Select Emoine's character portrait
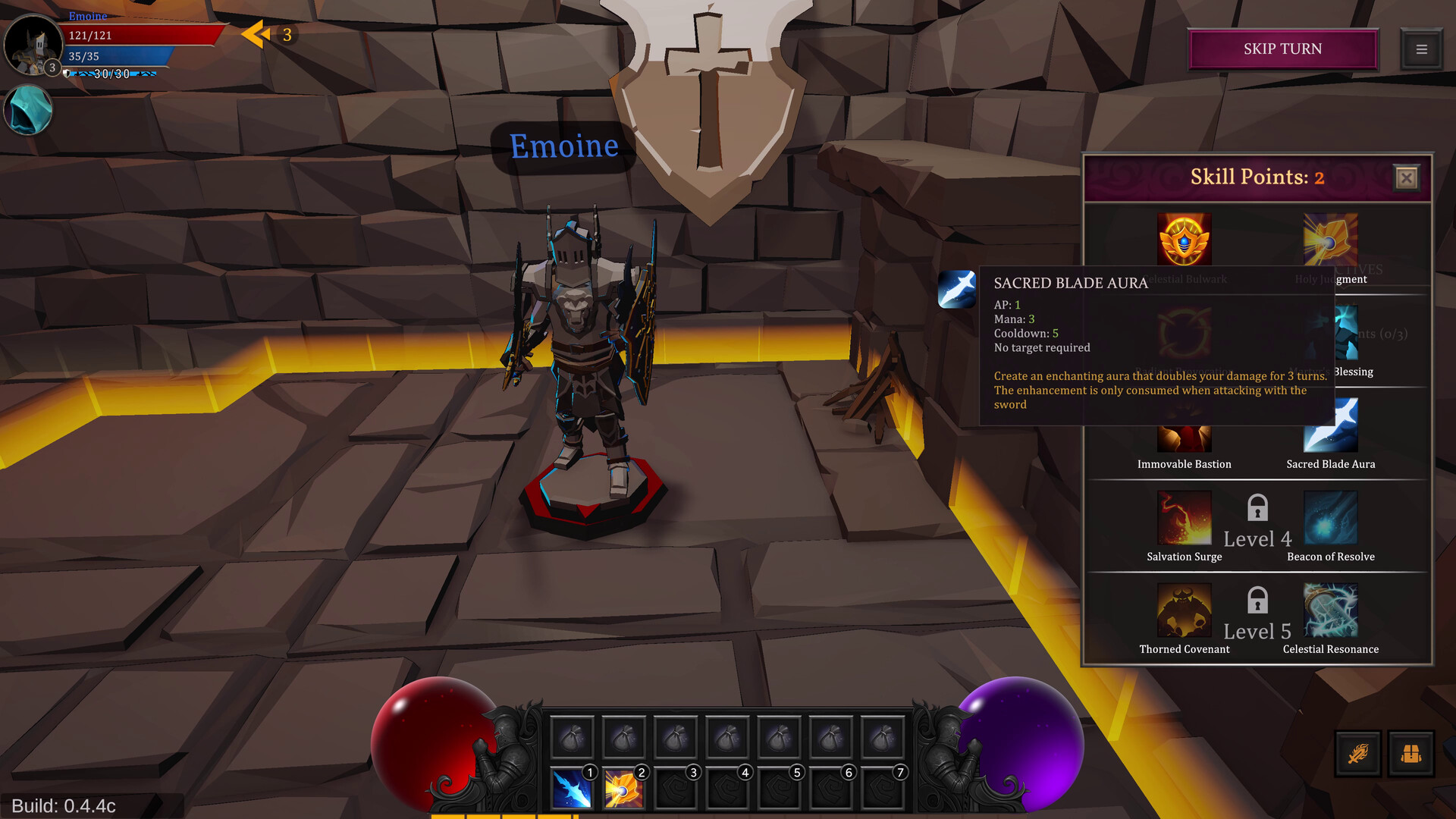 [33, 47]
